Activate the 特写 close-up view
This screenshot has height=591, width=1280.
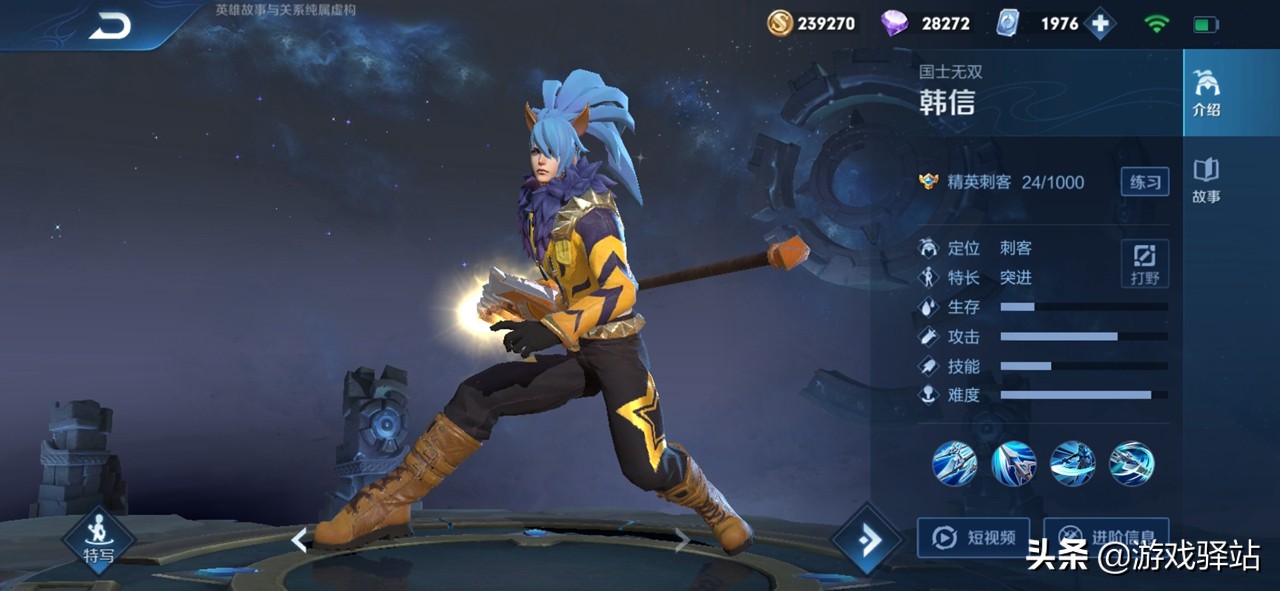pos(98,540)
